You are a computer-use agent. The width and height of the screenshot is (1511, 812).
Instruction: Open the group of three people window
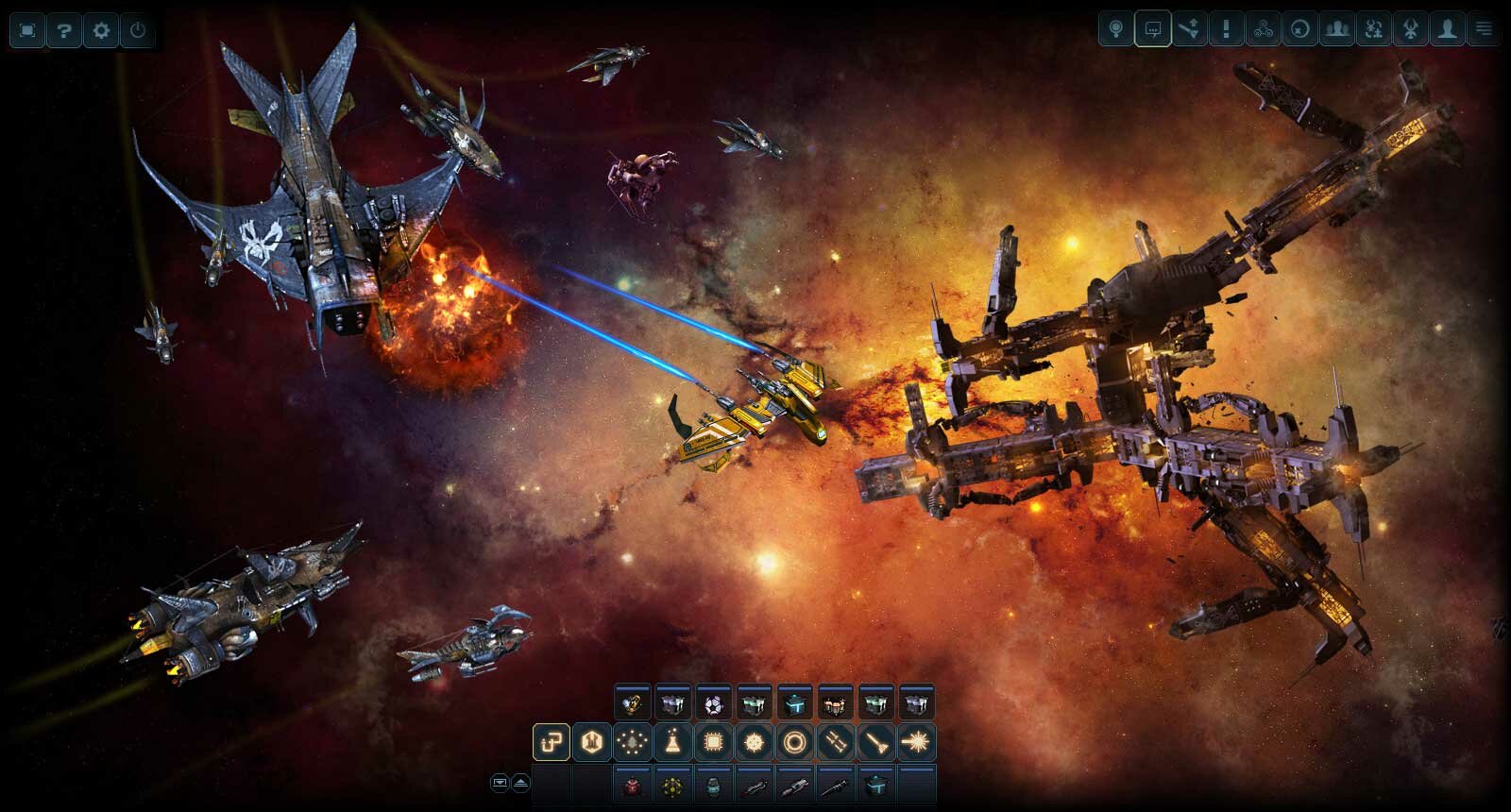click(1337, 29)
